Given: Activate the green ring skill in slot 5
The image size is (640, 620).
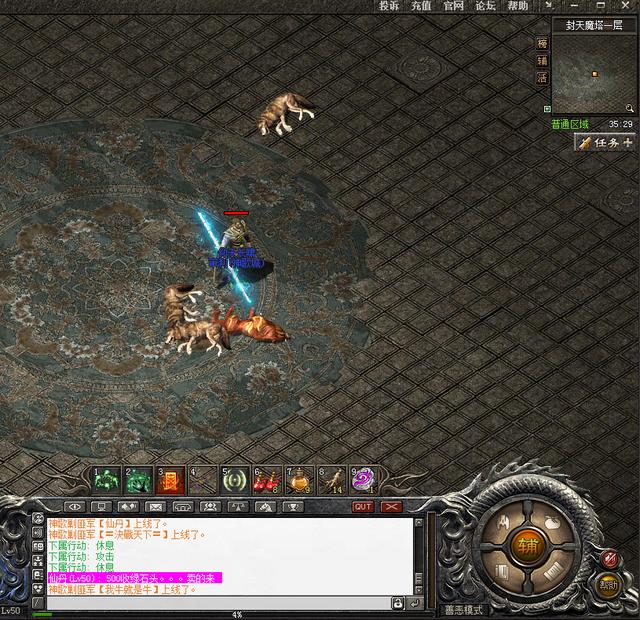Looking at the screenshot, I should [x=236, y=480].
